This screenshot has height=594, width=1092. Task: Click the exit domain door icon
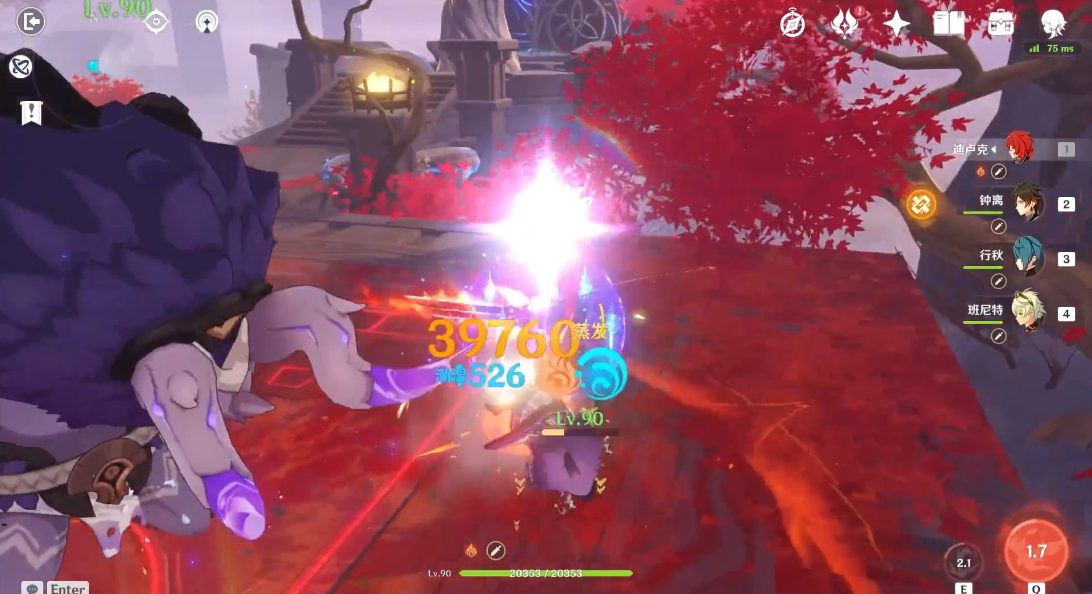tap(31, 21)
